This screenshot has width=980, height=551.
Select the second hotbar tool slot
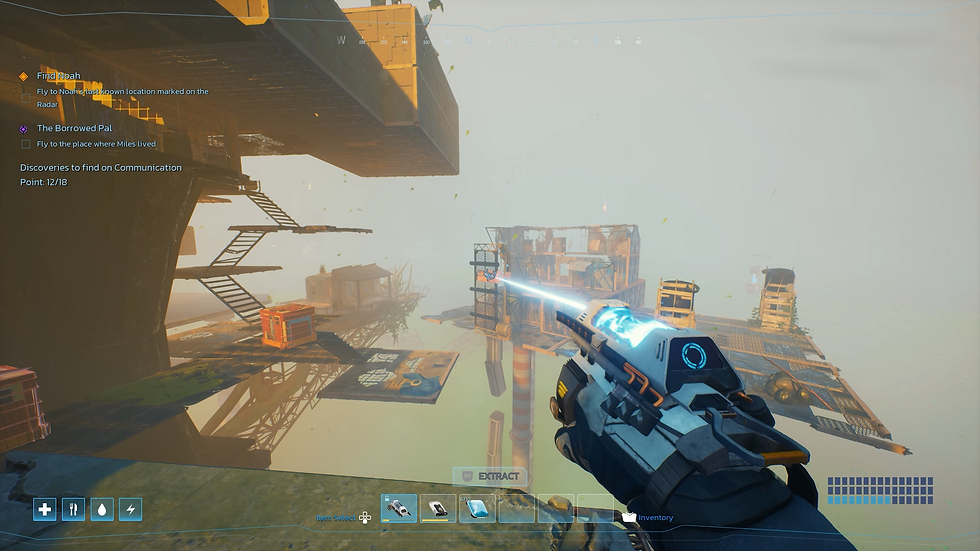click(x=438, y=508)
